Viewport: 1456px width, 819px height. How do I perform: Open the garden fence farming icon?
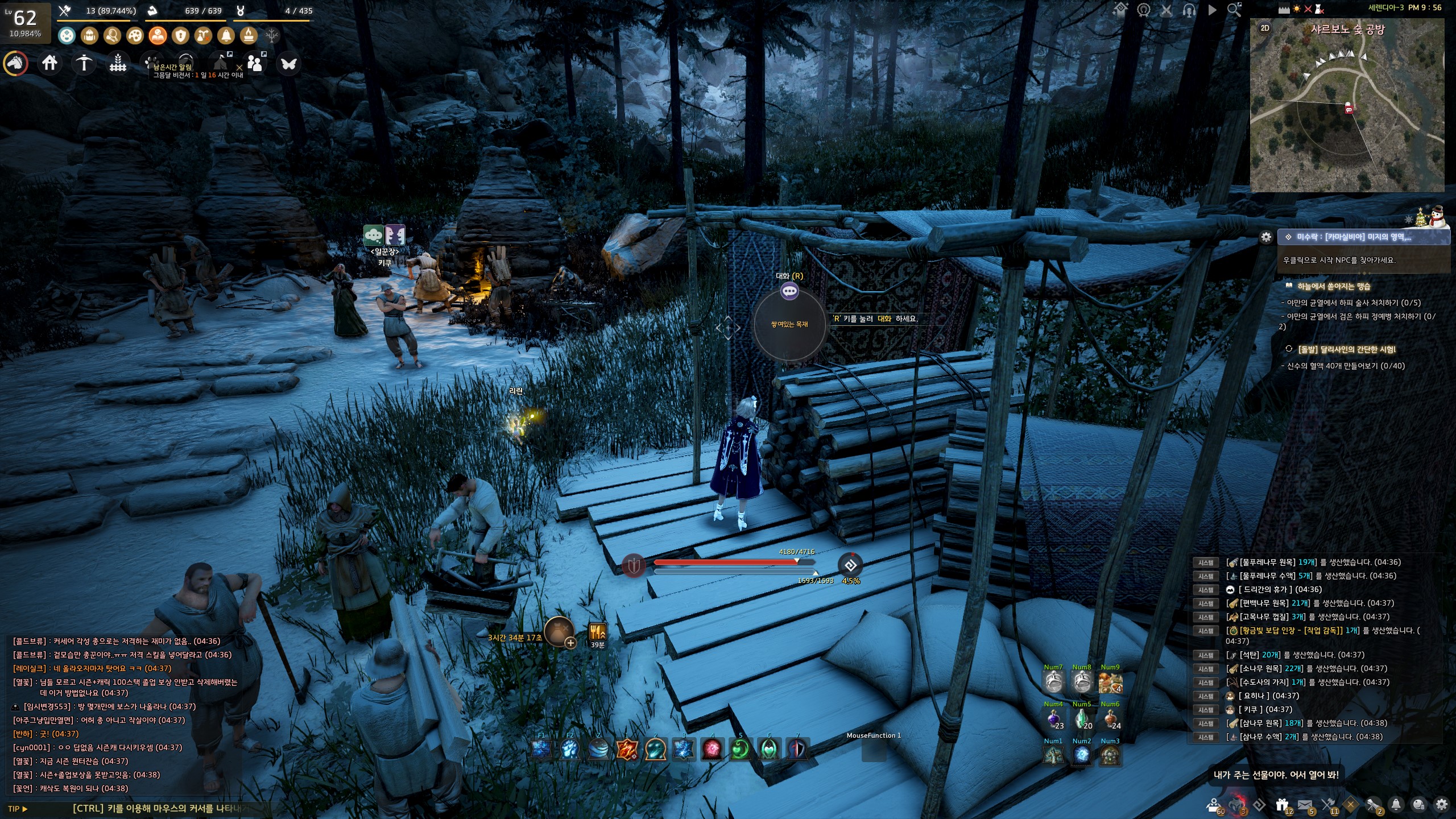[x=118, y=63]
